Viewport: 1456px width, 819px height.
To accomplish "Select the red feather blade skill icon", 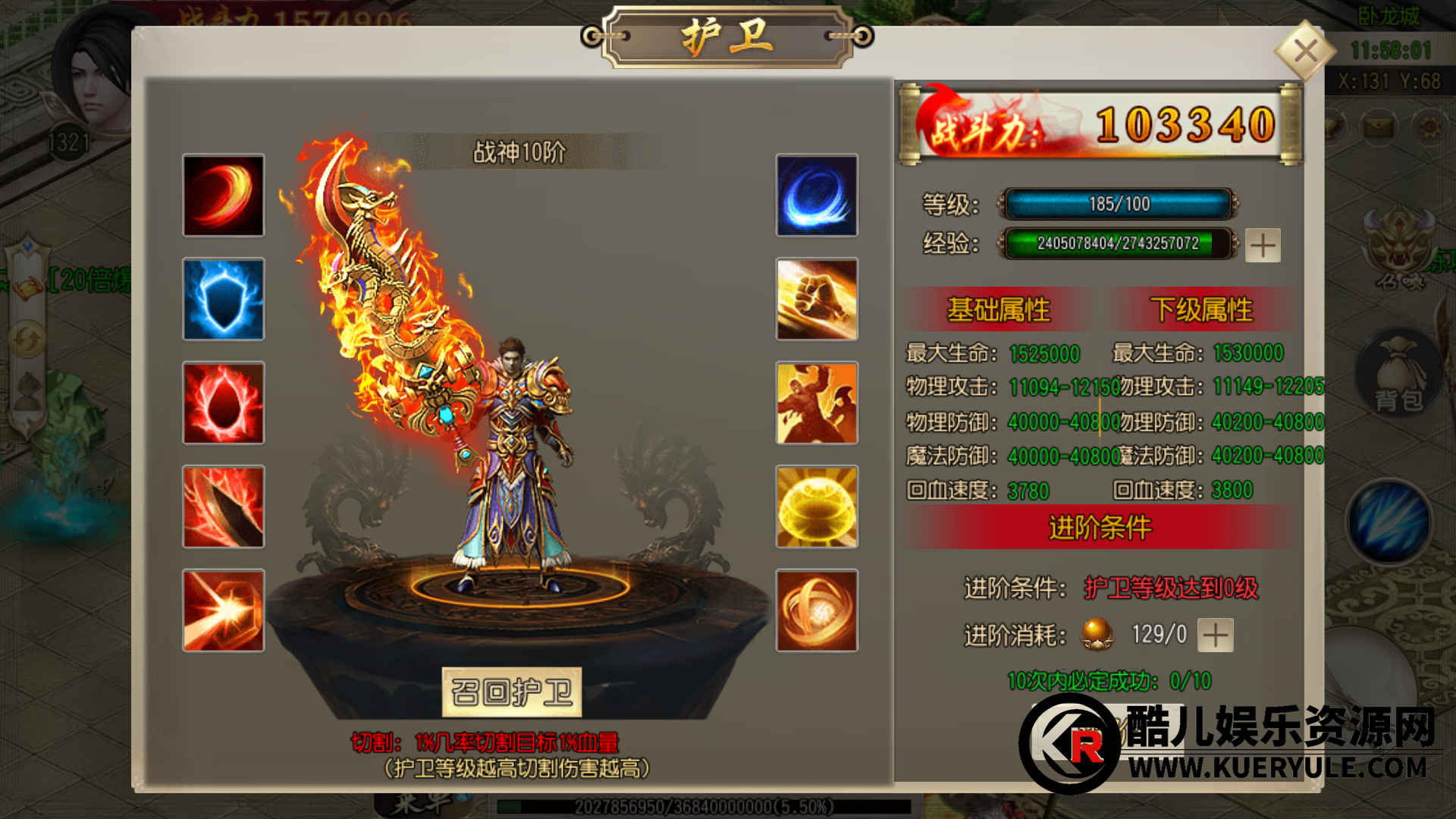I will [x=224, y=507].
